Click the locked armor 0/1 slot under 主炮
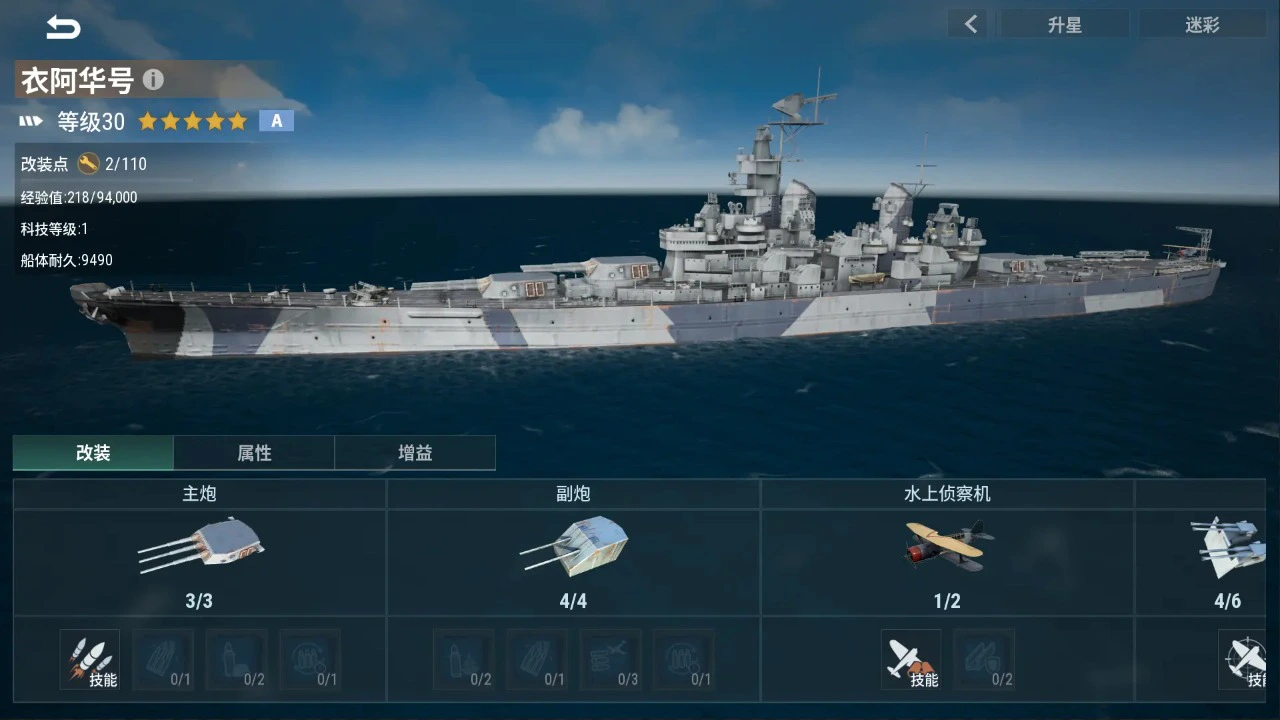Image resolution: width=1280 pixels, height=720 pixels. [x=163, y=660]
